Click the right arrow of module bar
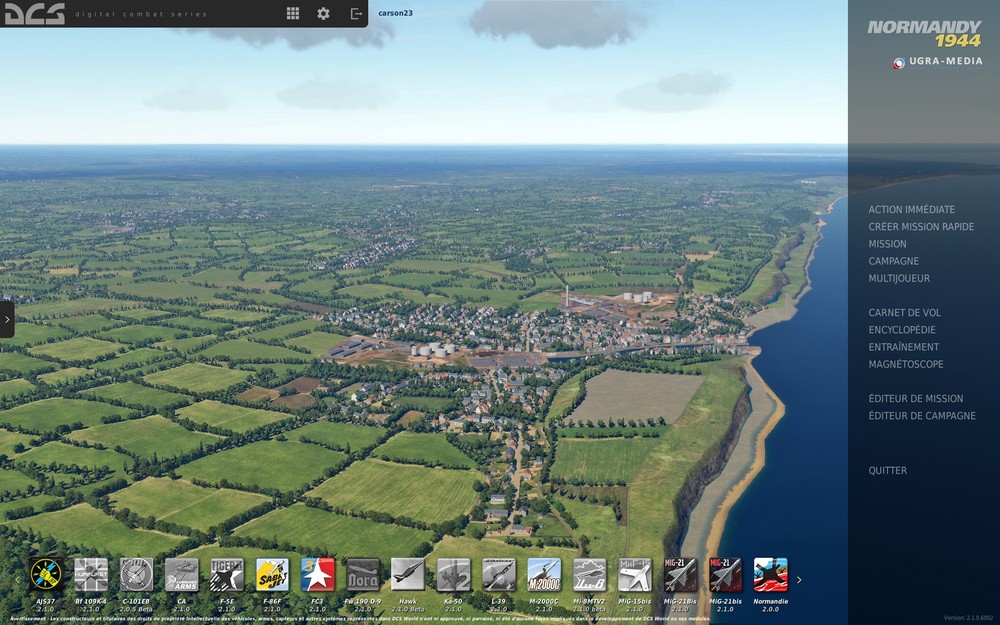Viewport: 1000px width, 625px height. 799,580
